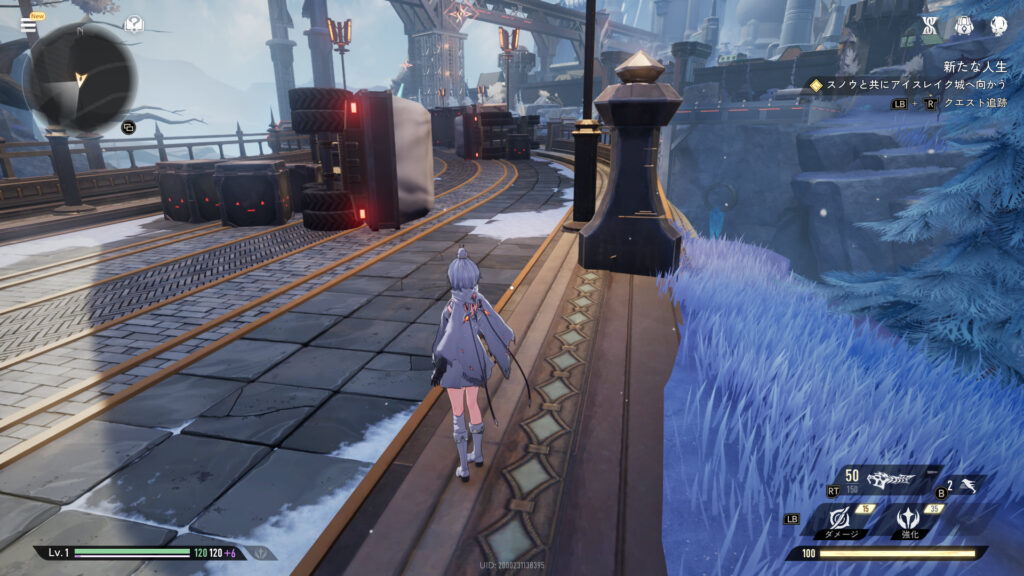The width and height of the screenshot is (1024, 576).
Task: Open the backpack inventory icon
Action: pyautogui.click(x=964, y=27)
